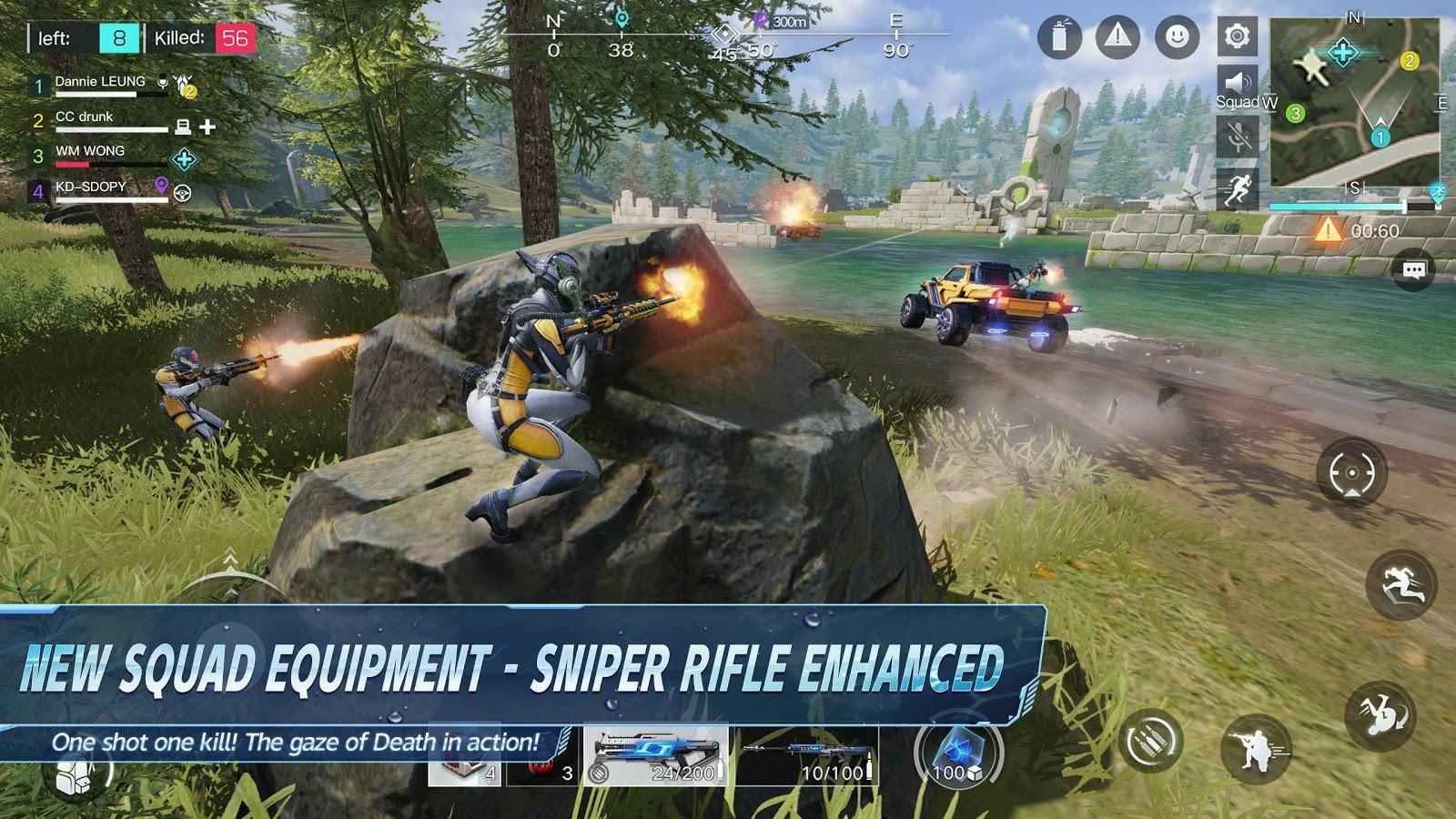Select the weapon slot with 24/200 ammo
1456x819 pixels.
click(x=655, y=755)
